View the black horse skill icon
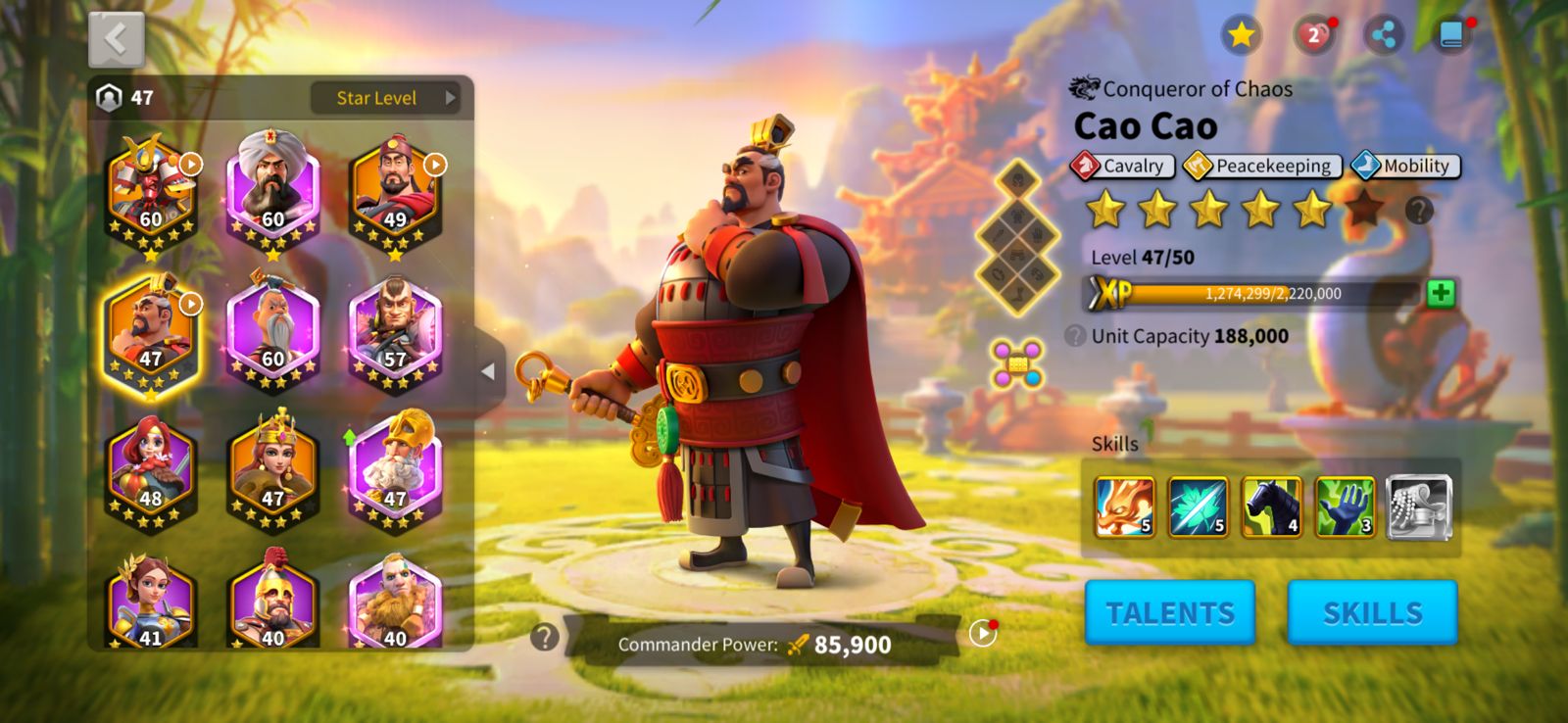Viewport: 1568px width, 723px height. (x=1271, y=506)
